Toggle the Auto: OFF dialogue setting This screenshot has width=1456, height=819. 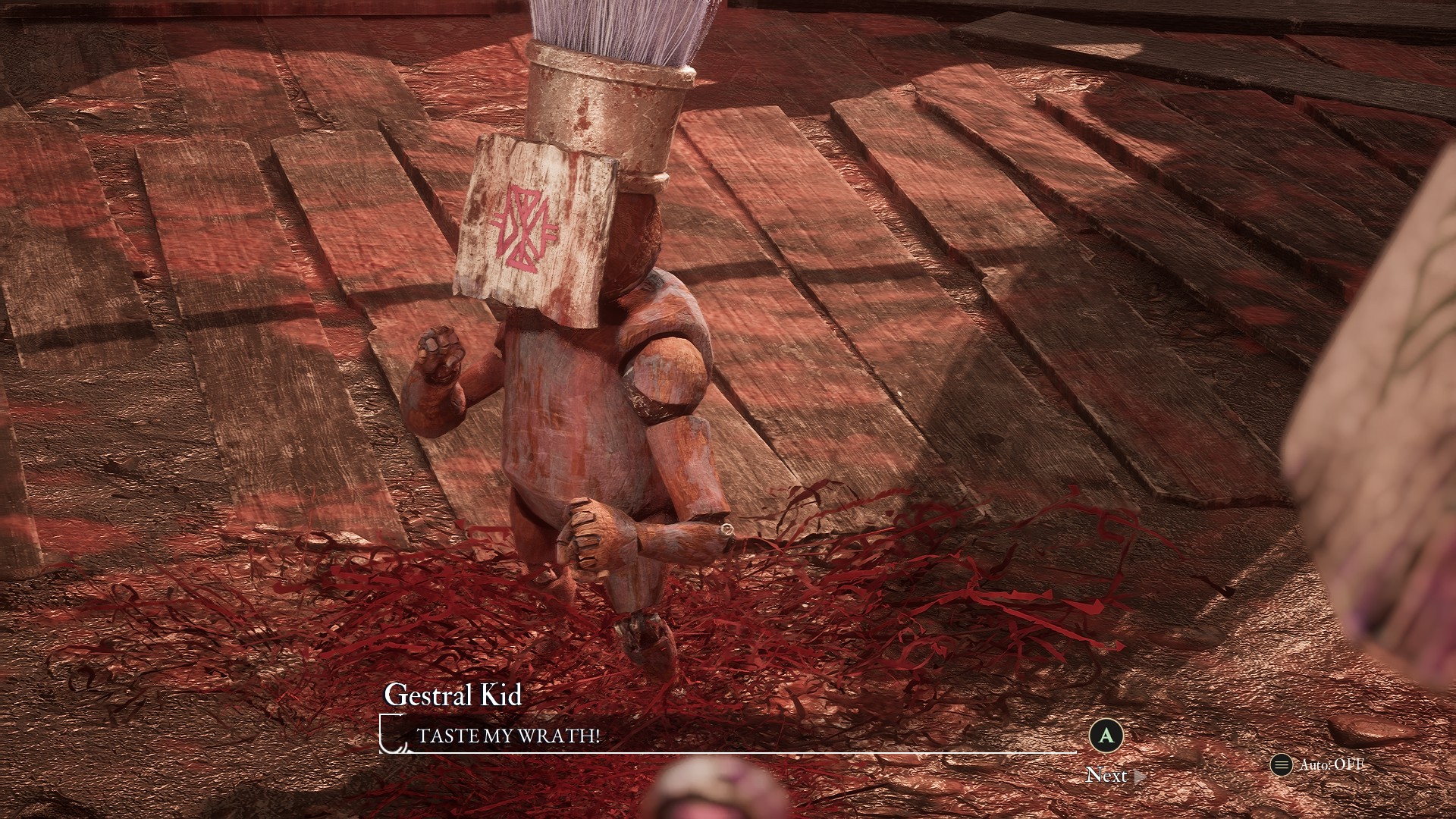pos(1318,765)
